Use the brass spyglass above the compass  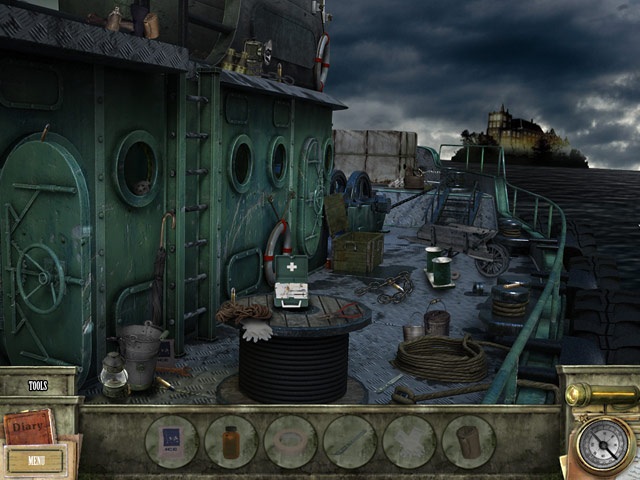602,395
